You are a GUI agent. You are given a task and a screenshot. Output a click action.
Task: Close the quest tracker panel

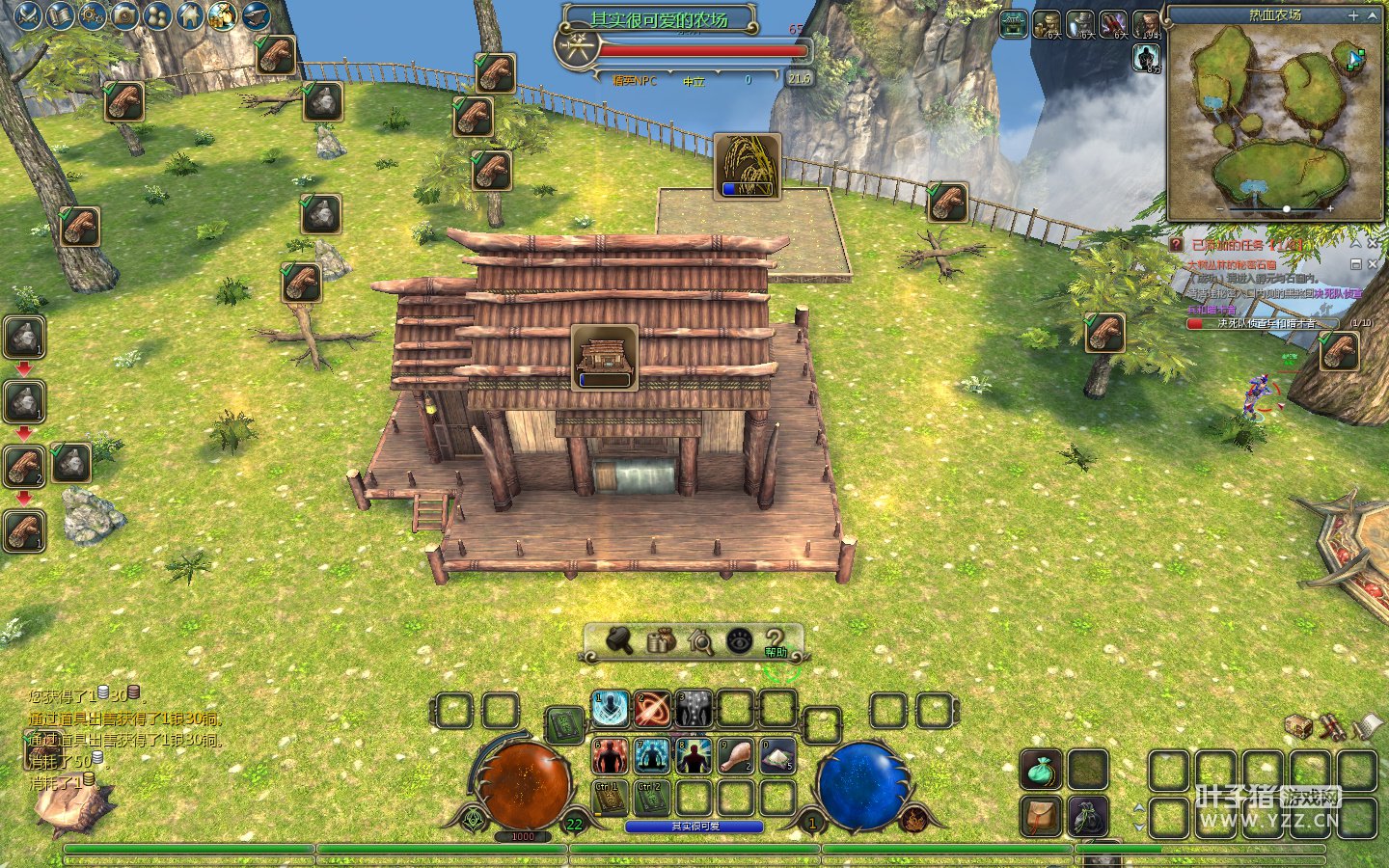click(x=1373, y=245)
